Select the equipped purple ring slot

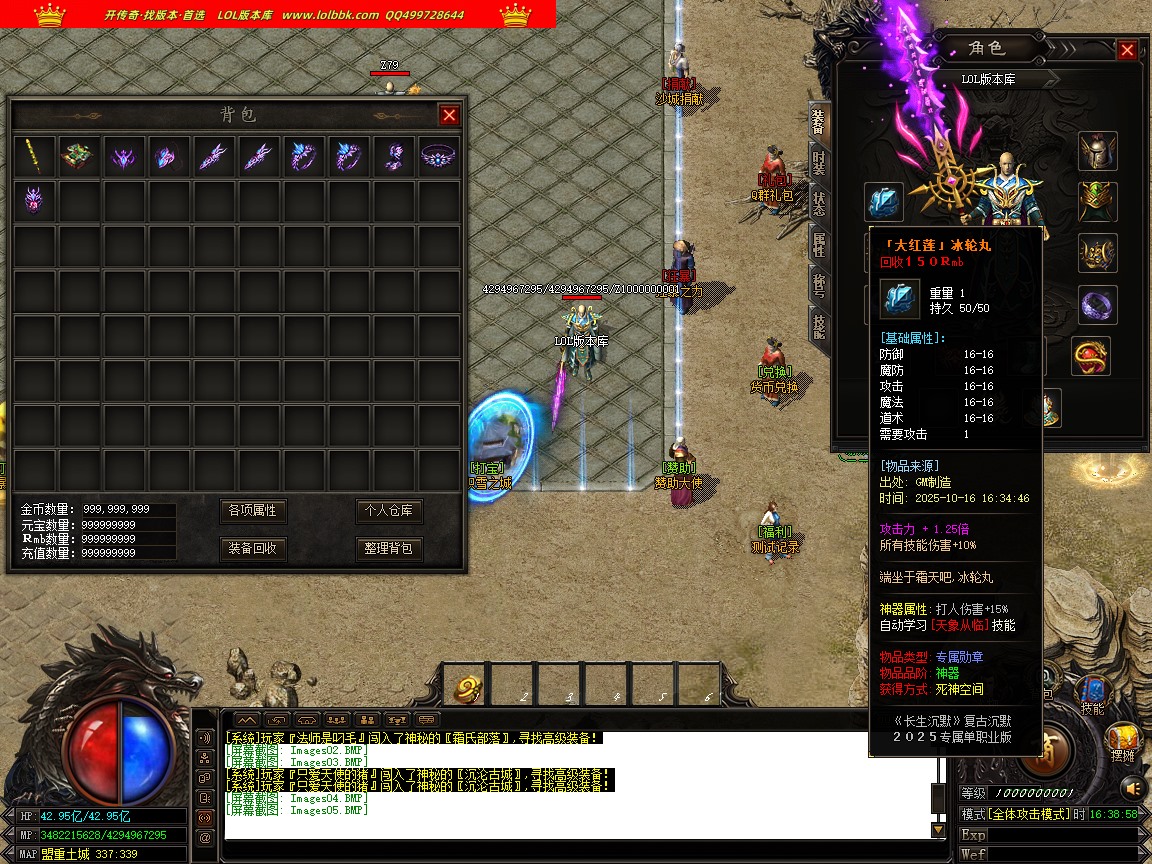pos(1097,304)
